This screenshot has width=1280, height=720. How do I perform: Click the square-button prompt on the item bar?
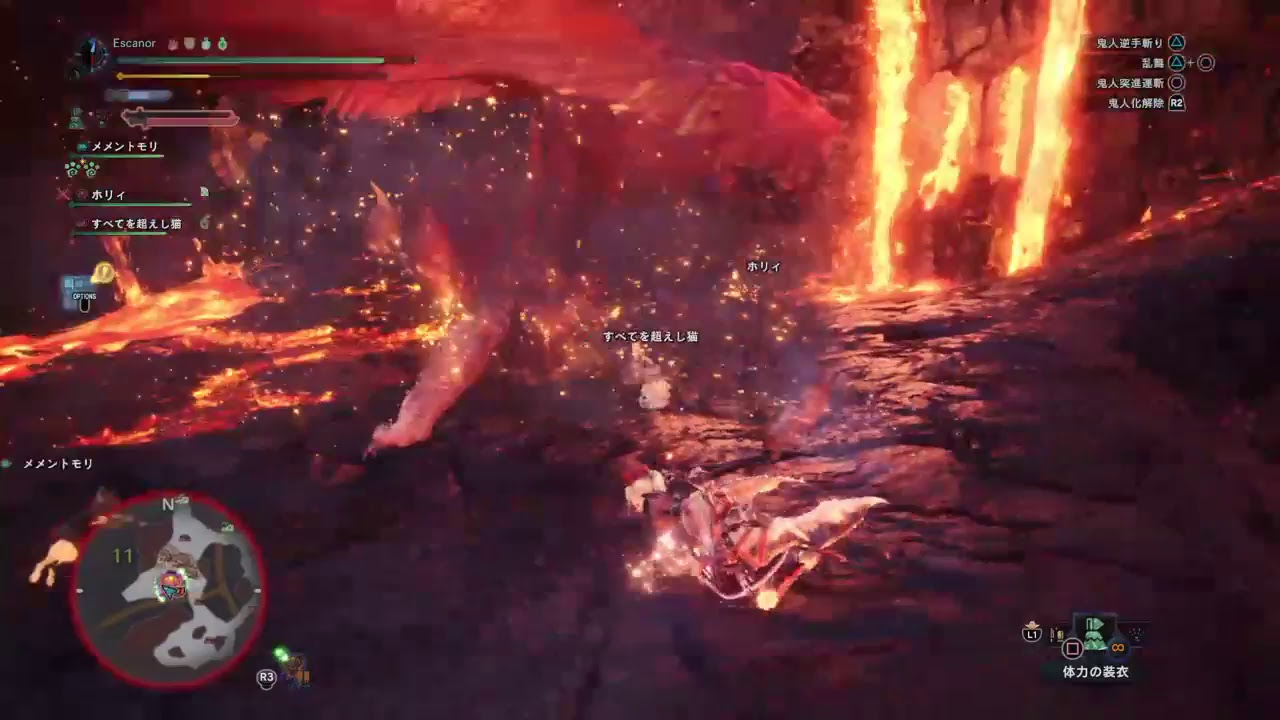pos(1073,647)
